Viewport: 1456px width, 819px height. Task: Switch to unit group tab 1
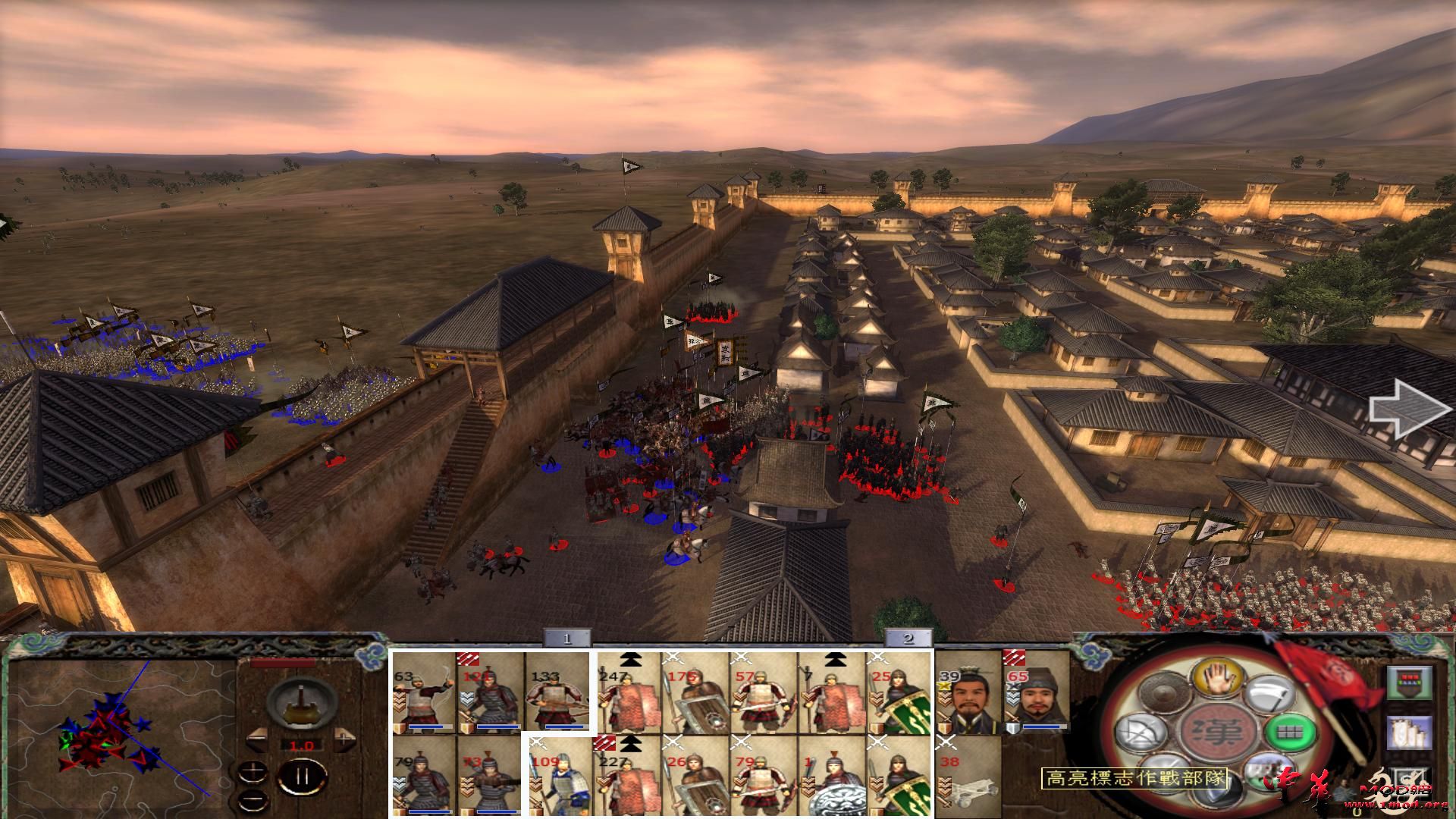[567, 639]
